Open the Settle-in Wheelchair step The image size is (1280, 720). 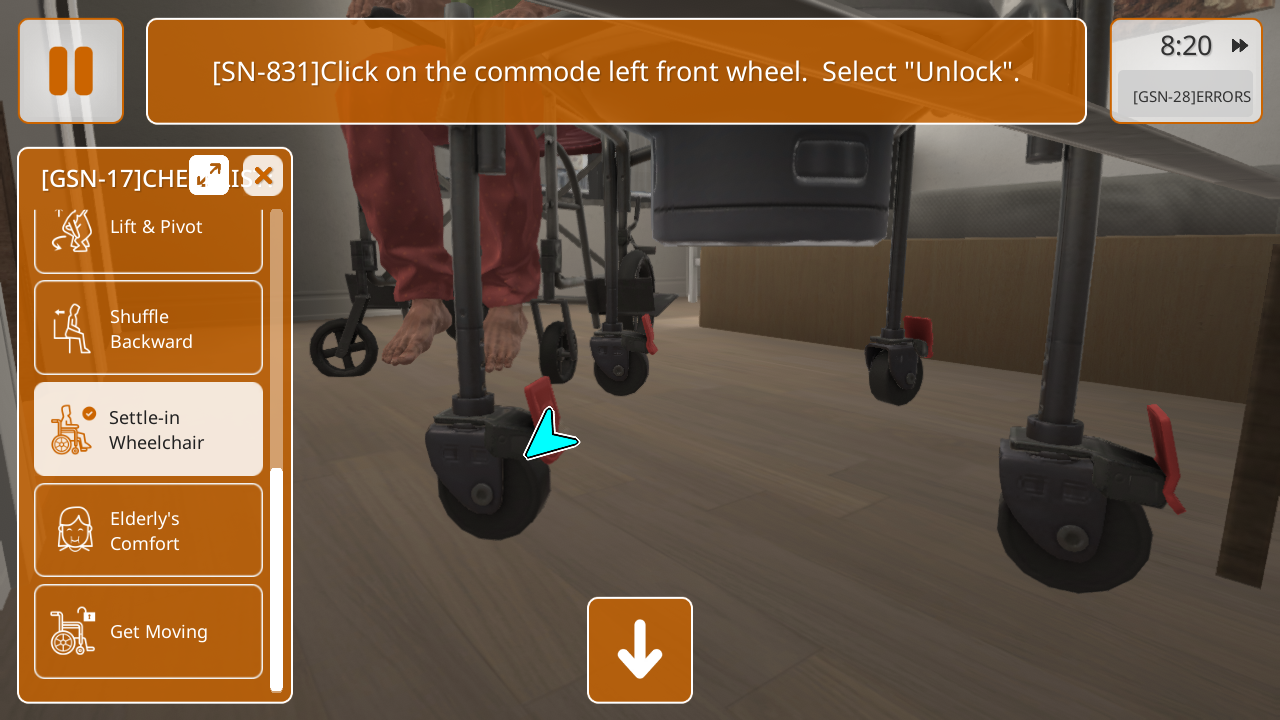pyautogui.click(x=148, y=429)
